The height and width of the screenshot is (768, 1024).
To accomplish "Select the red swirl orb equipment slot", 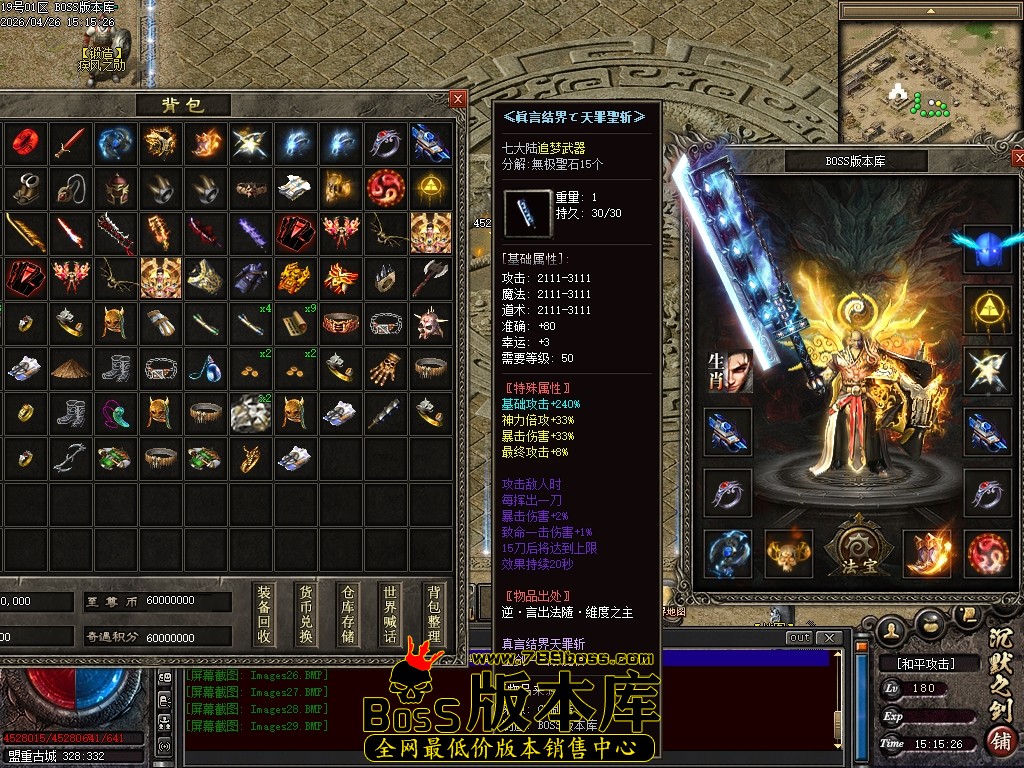I will [x=988, y=553].
